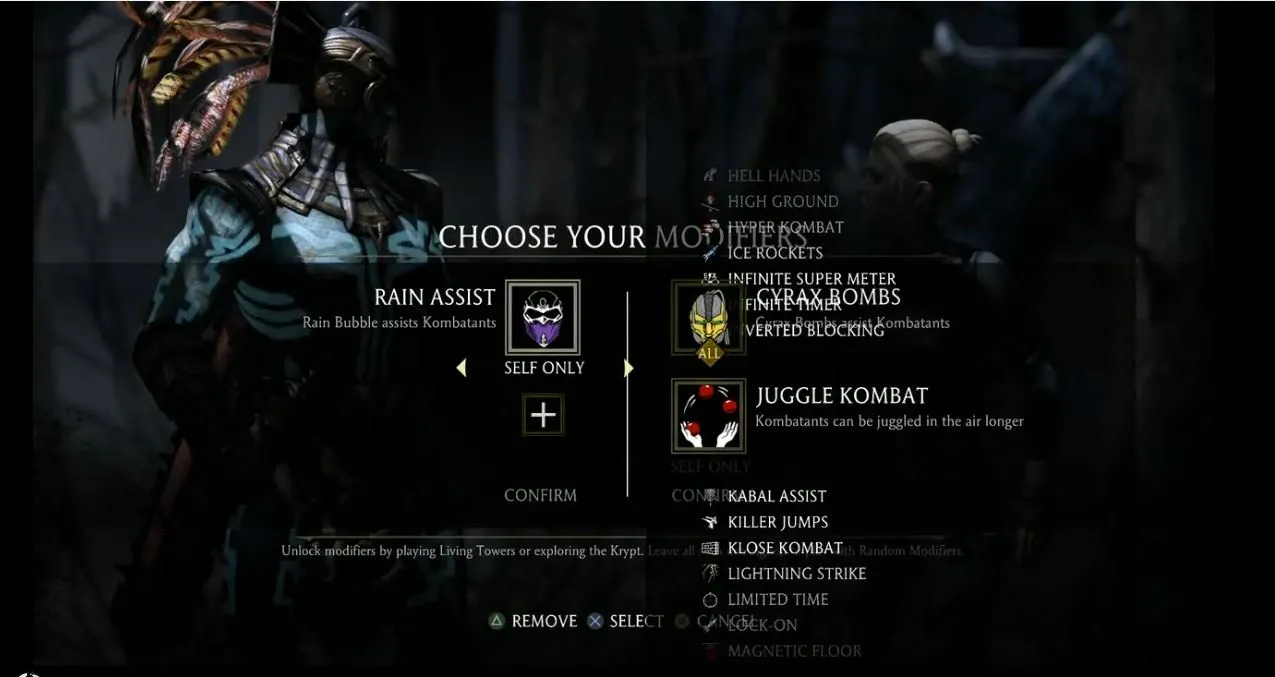
Task: Choose the Infinite Super Meter modifier
Action: pyautogui.click(x=811, y=279)
